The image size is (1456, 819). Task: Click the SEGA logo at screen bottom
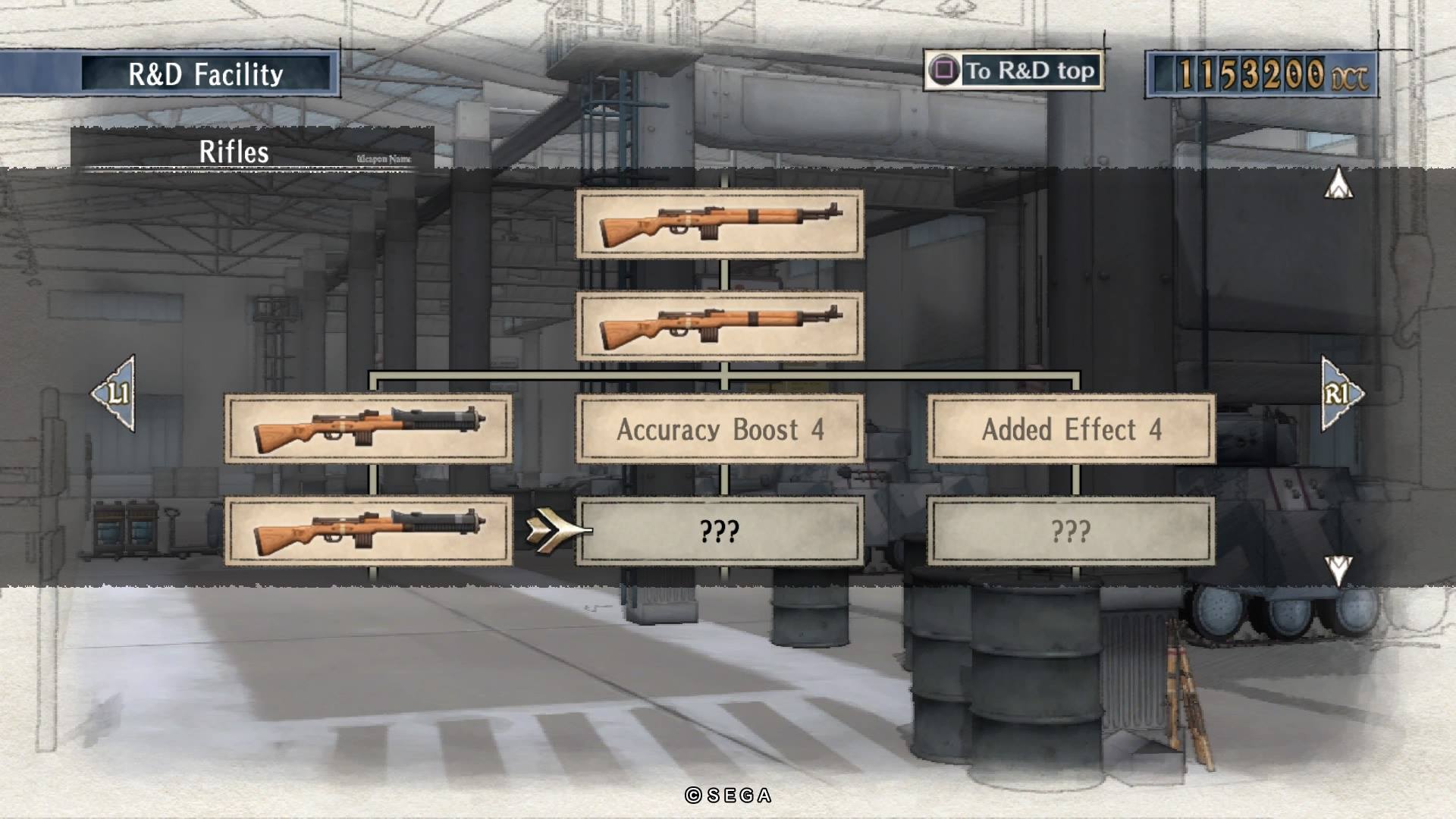point(727,794)
